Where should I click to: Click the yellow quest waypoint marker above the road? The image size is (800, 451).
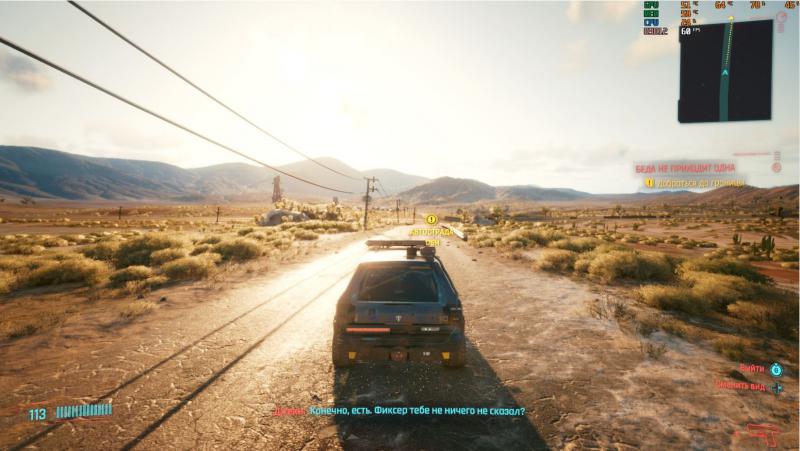point(432,219)
